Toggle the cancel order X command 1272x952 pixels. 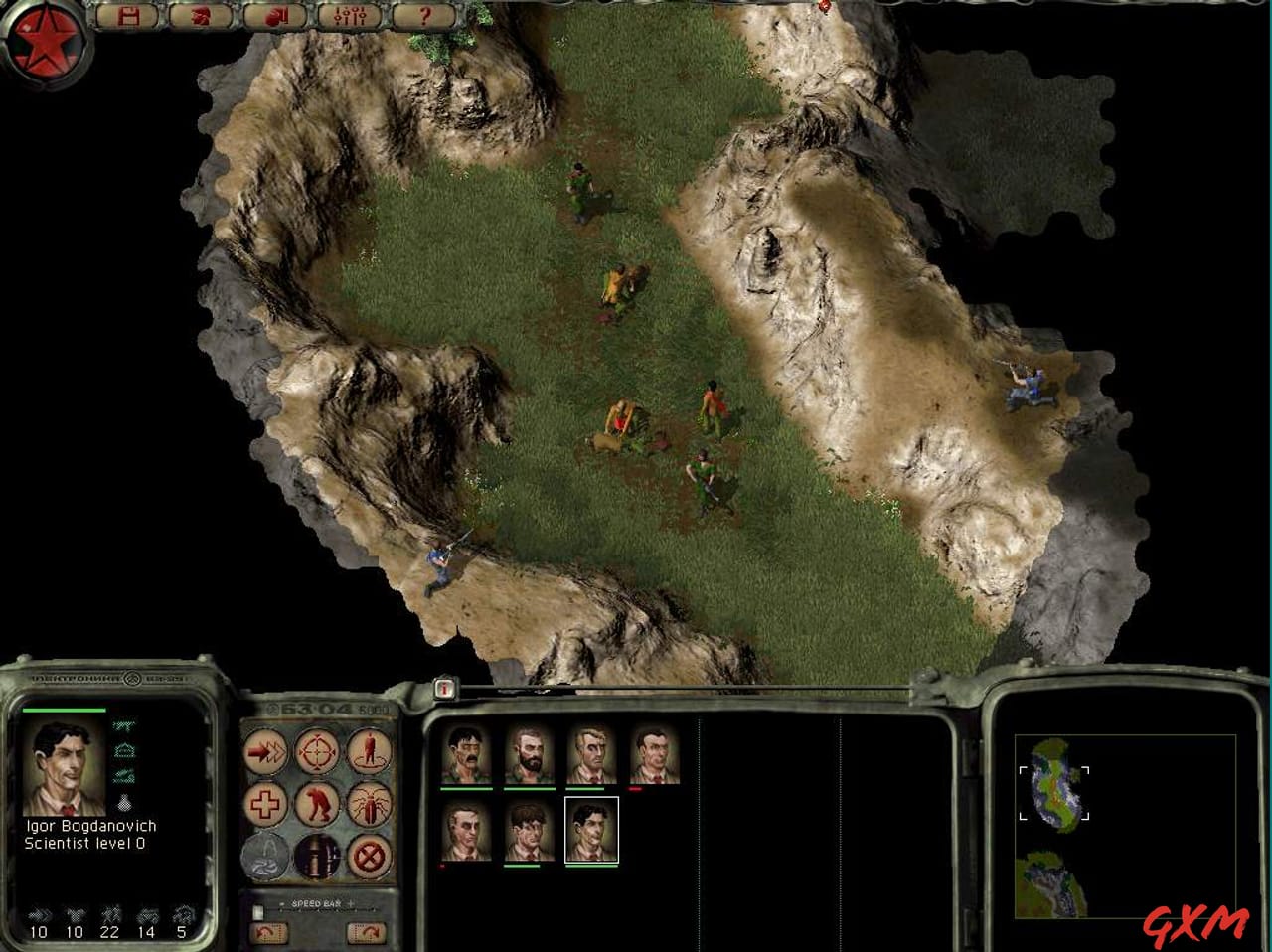click(370, 857)
